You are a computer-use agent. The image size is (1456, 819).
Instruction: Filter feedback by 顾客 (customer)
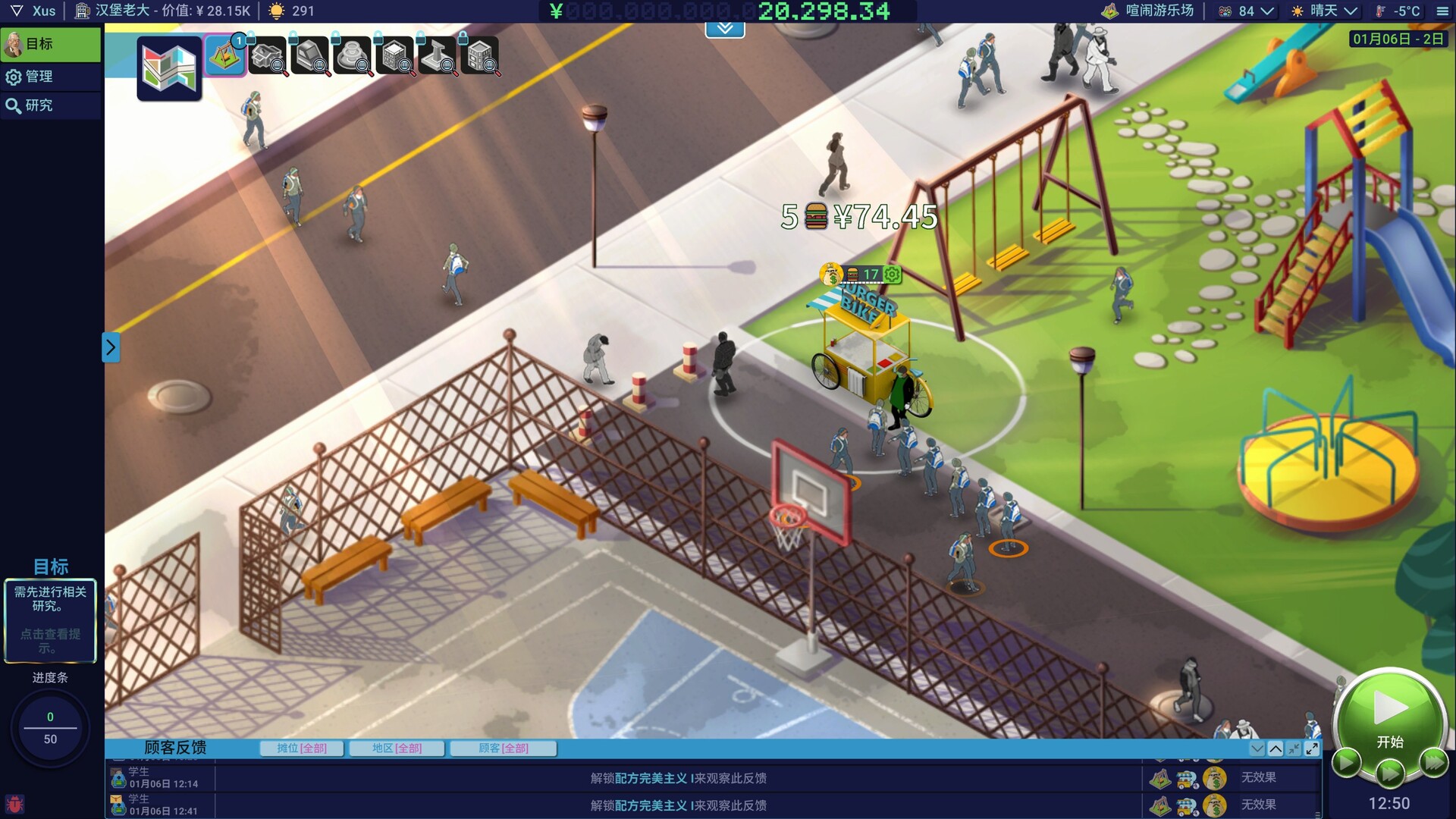[x=504, y=748]
